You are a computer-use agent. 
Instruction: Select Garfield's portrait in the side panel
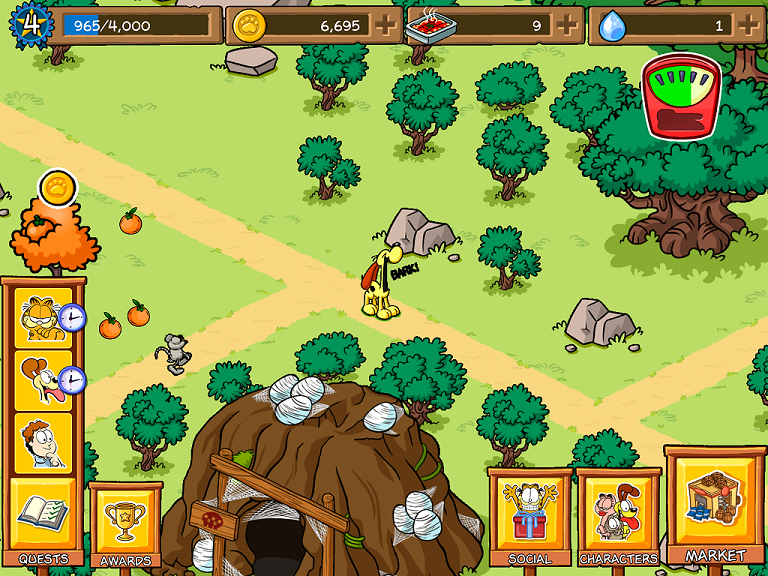coord(42,318)
